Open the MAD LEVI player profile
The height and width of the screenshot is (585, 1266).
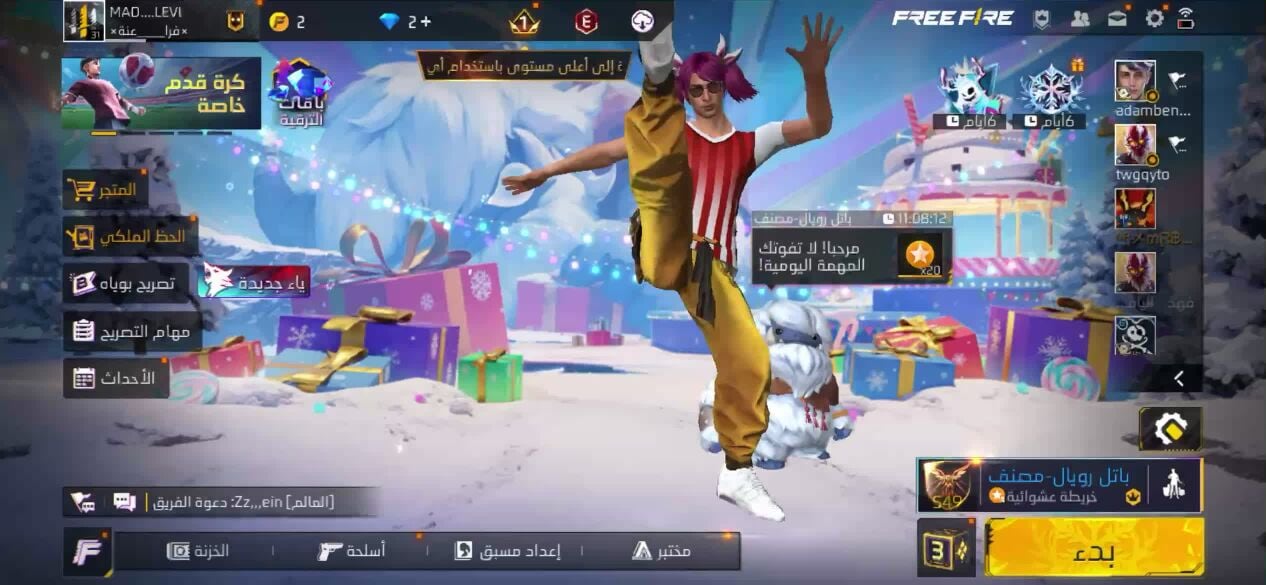click(x=85, y=21)
